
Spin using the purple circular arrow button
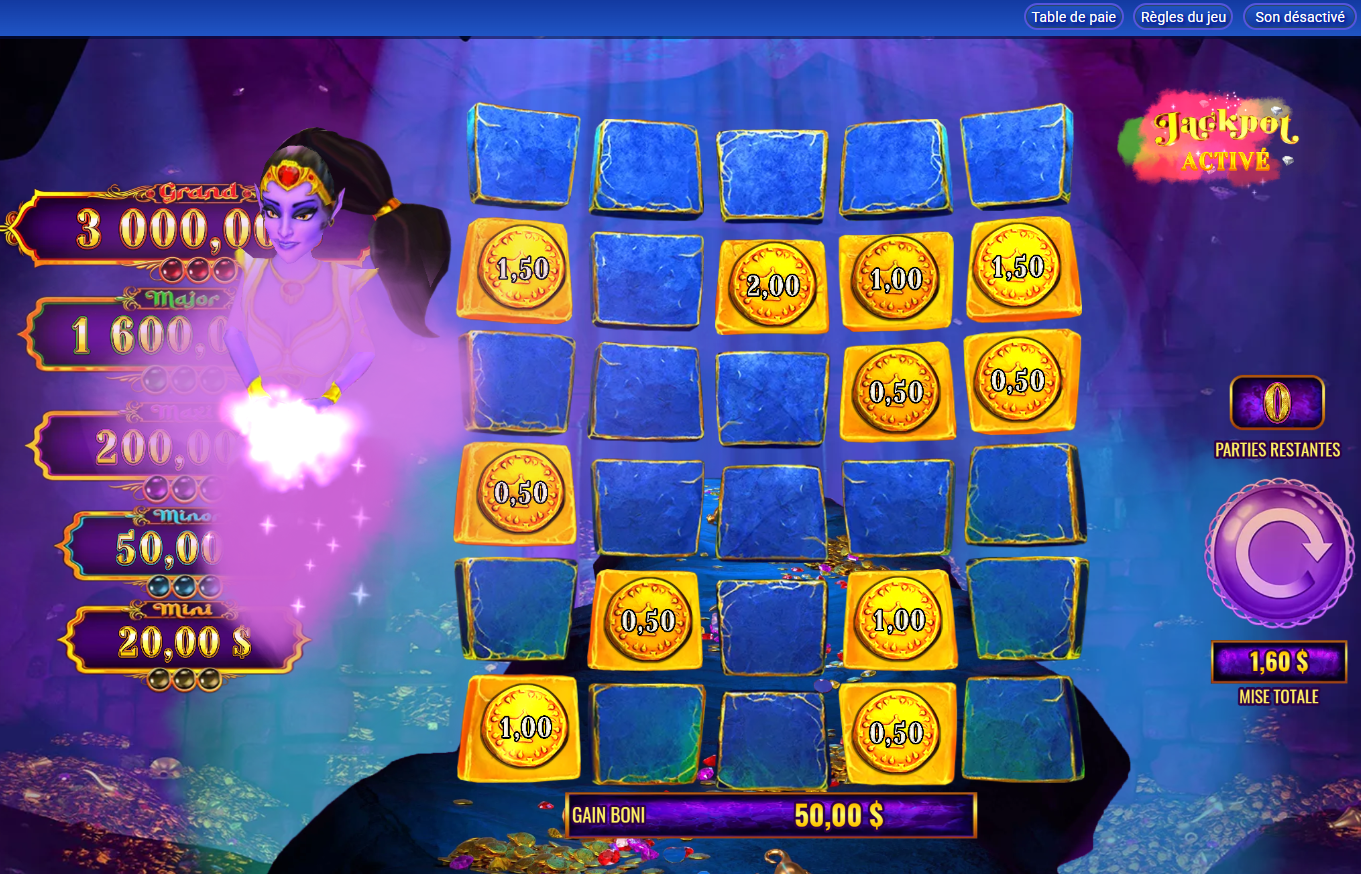click(x=1280, y=553)
